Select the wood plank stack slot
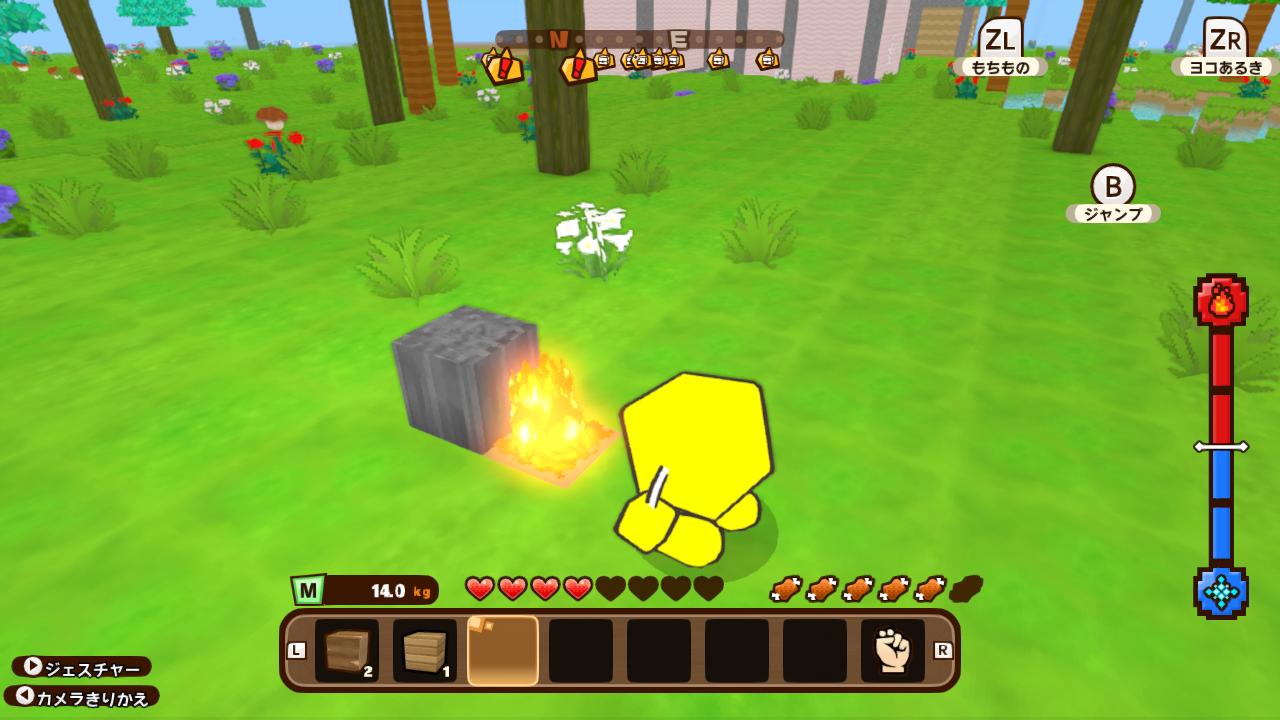 coord(425,650)
